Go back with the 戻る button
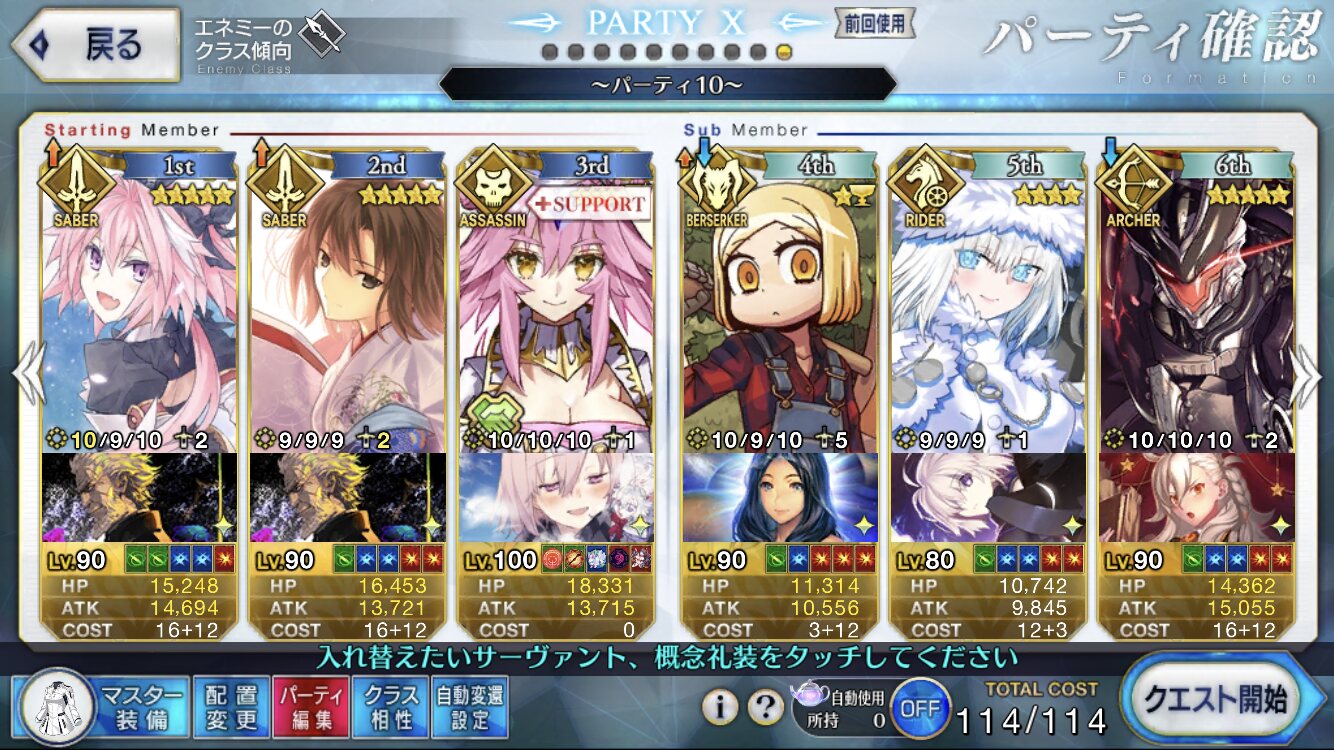Screen dimensions: 1334x750 point(95,44)
